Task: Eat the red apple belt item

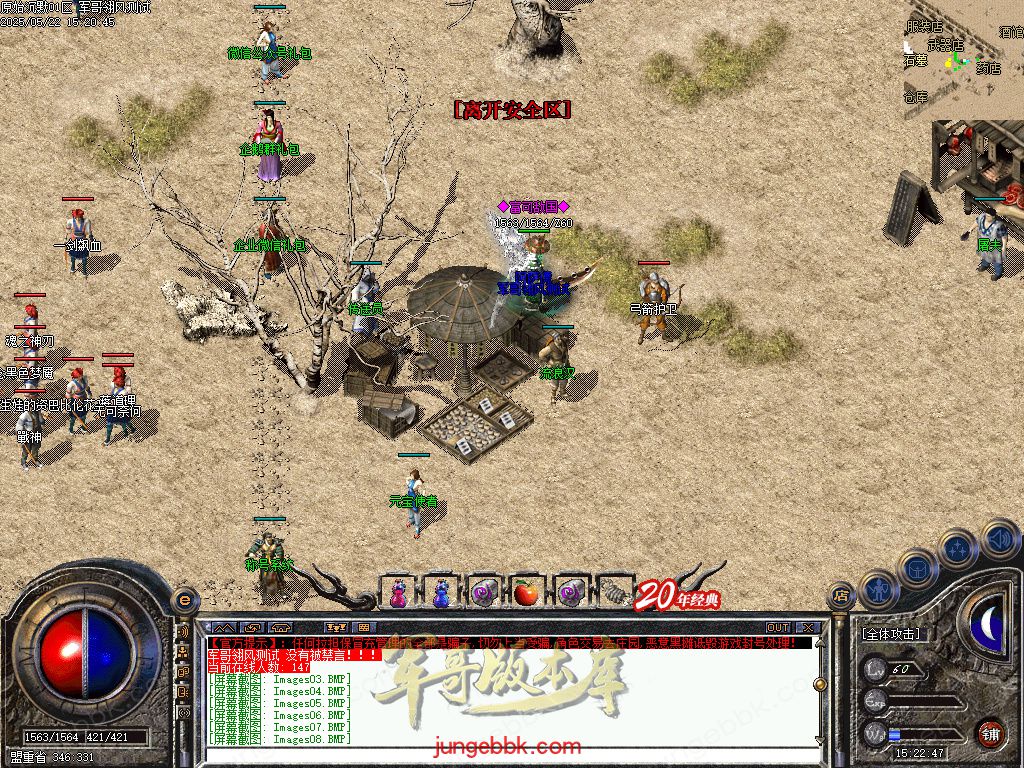Action: click(x=526, y=593)
